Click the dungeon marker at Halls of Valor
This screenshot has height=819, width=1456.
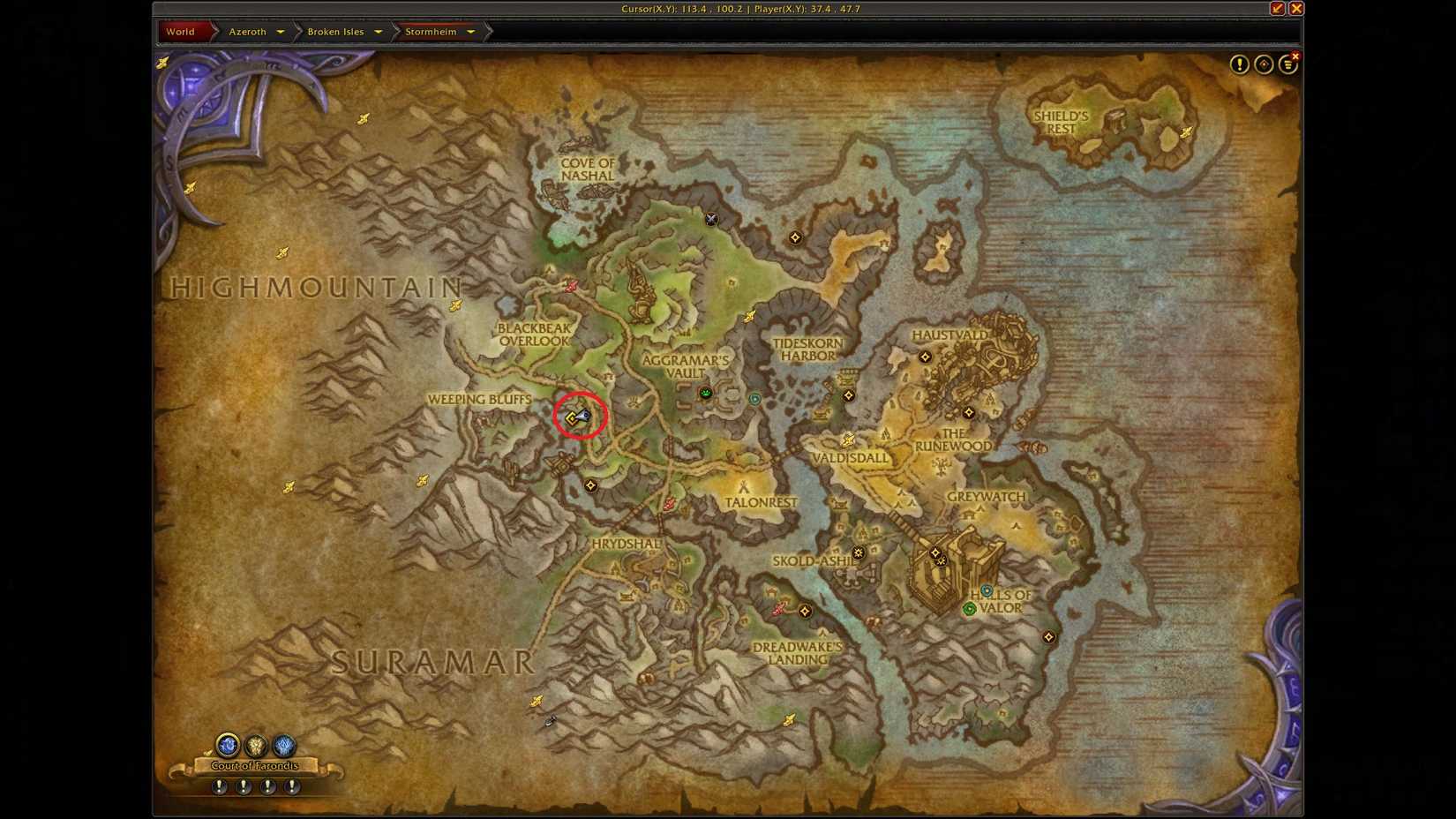pyautogui.click(x=969, y=608)
